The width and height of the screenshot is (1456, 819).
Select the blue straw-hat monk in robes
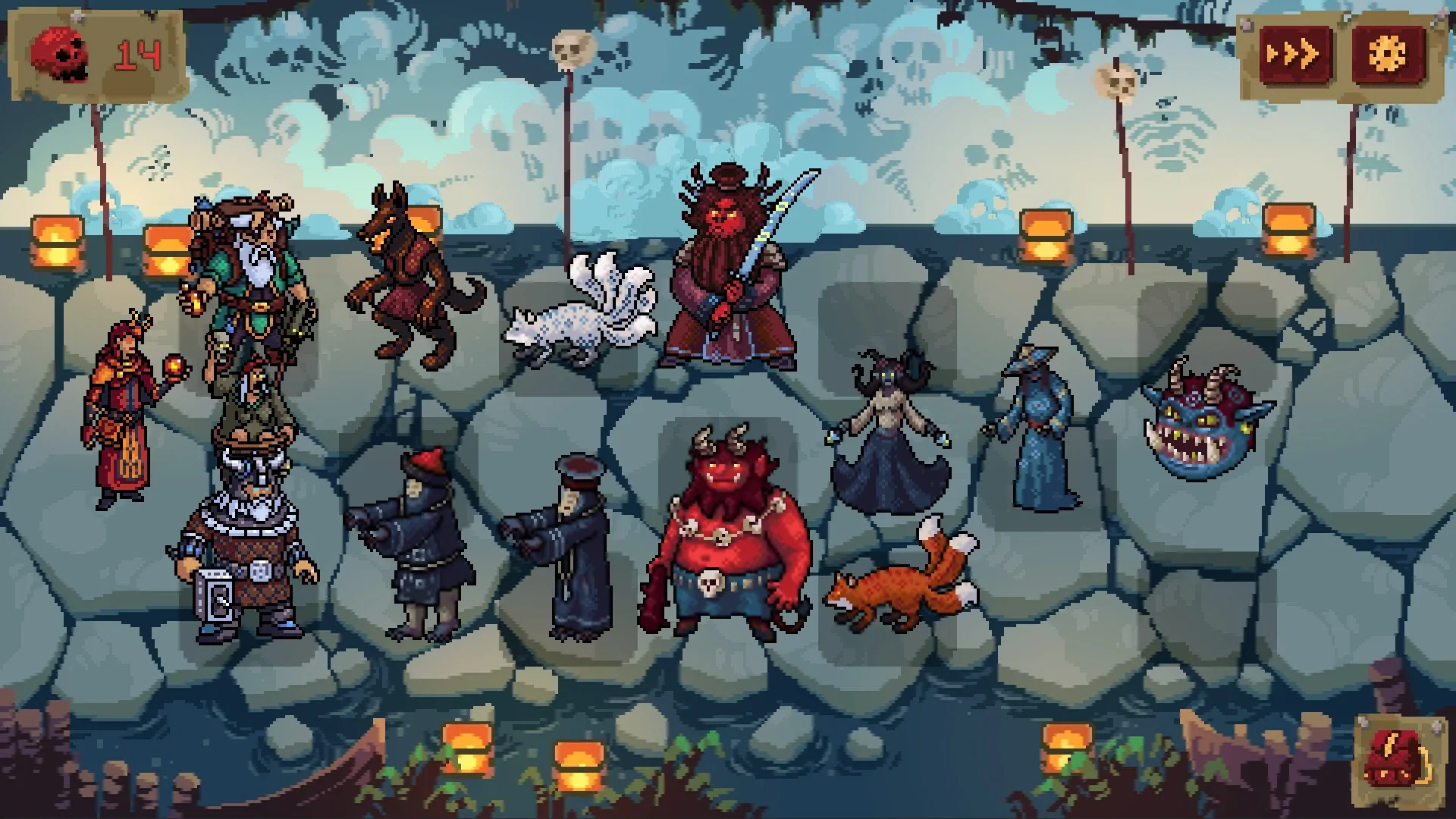coord(1039,425)
